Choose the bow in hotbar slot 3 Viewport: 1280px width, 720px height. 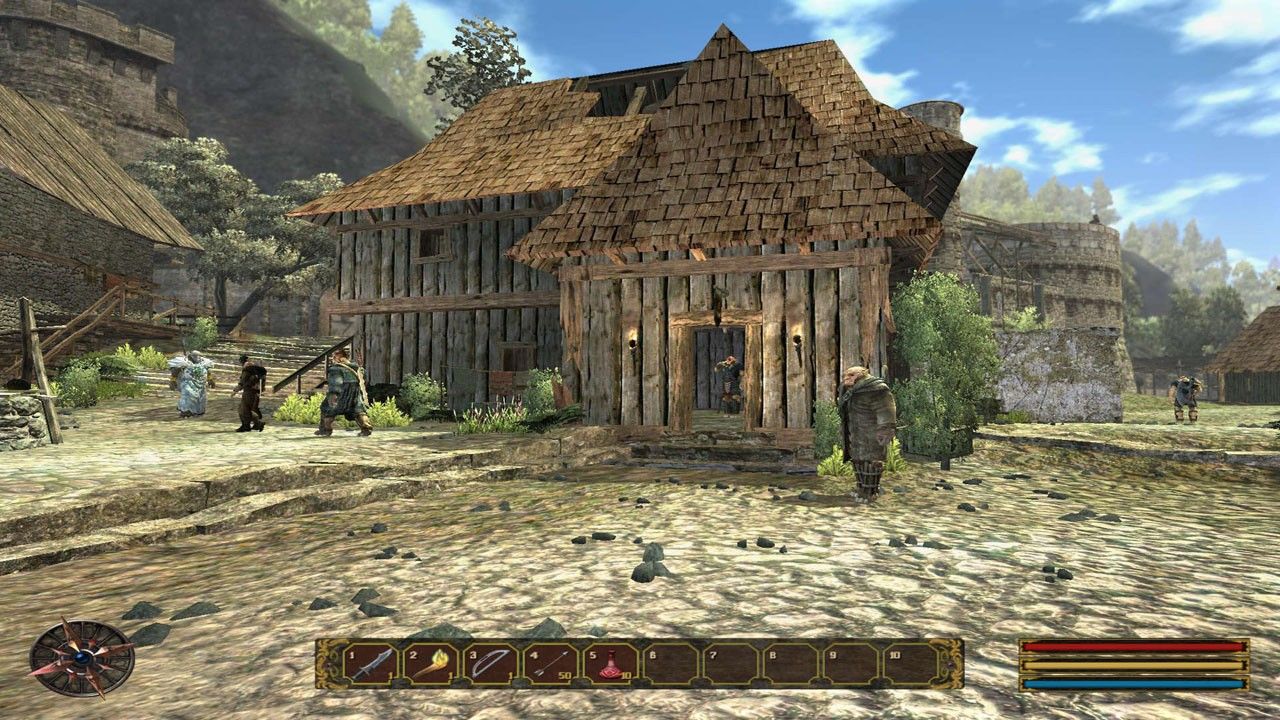pyautogui.click(x=490, y=664)
